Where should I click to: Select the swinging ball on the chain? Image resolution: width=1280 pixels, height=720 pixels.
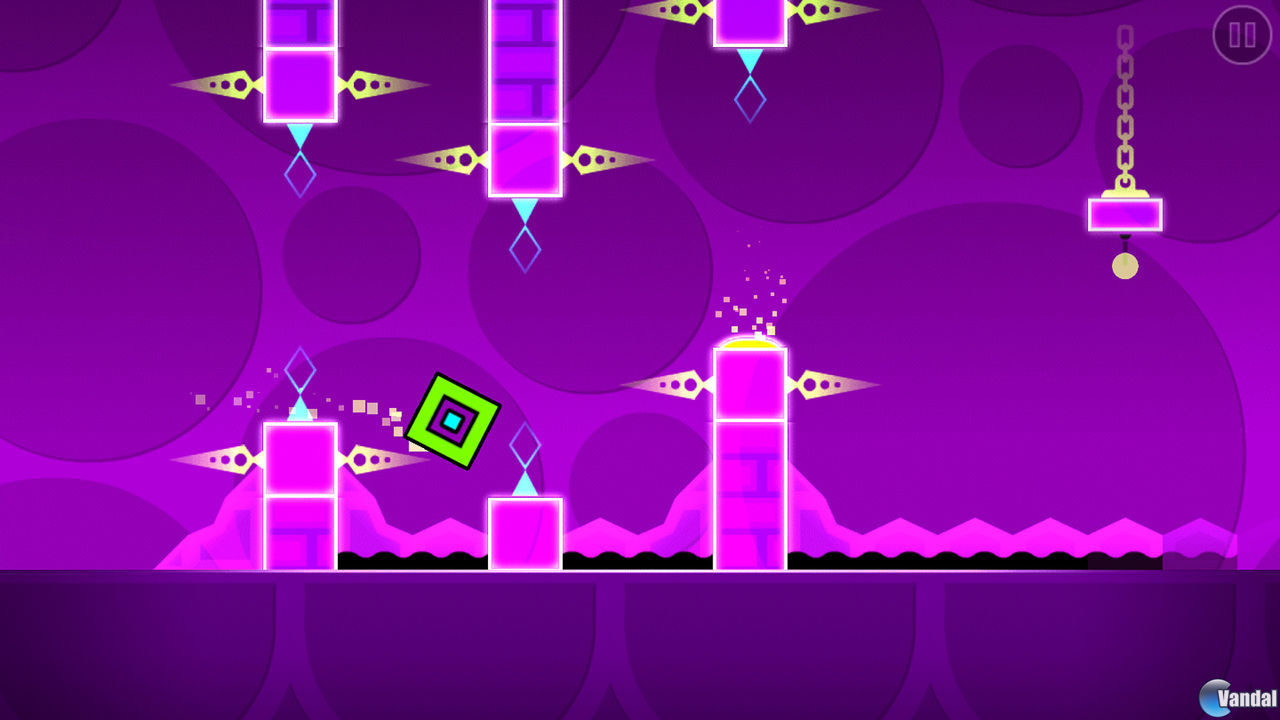click(1125, 265)
